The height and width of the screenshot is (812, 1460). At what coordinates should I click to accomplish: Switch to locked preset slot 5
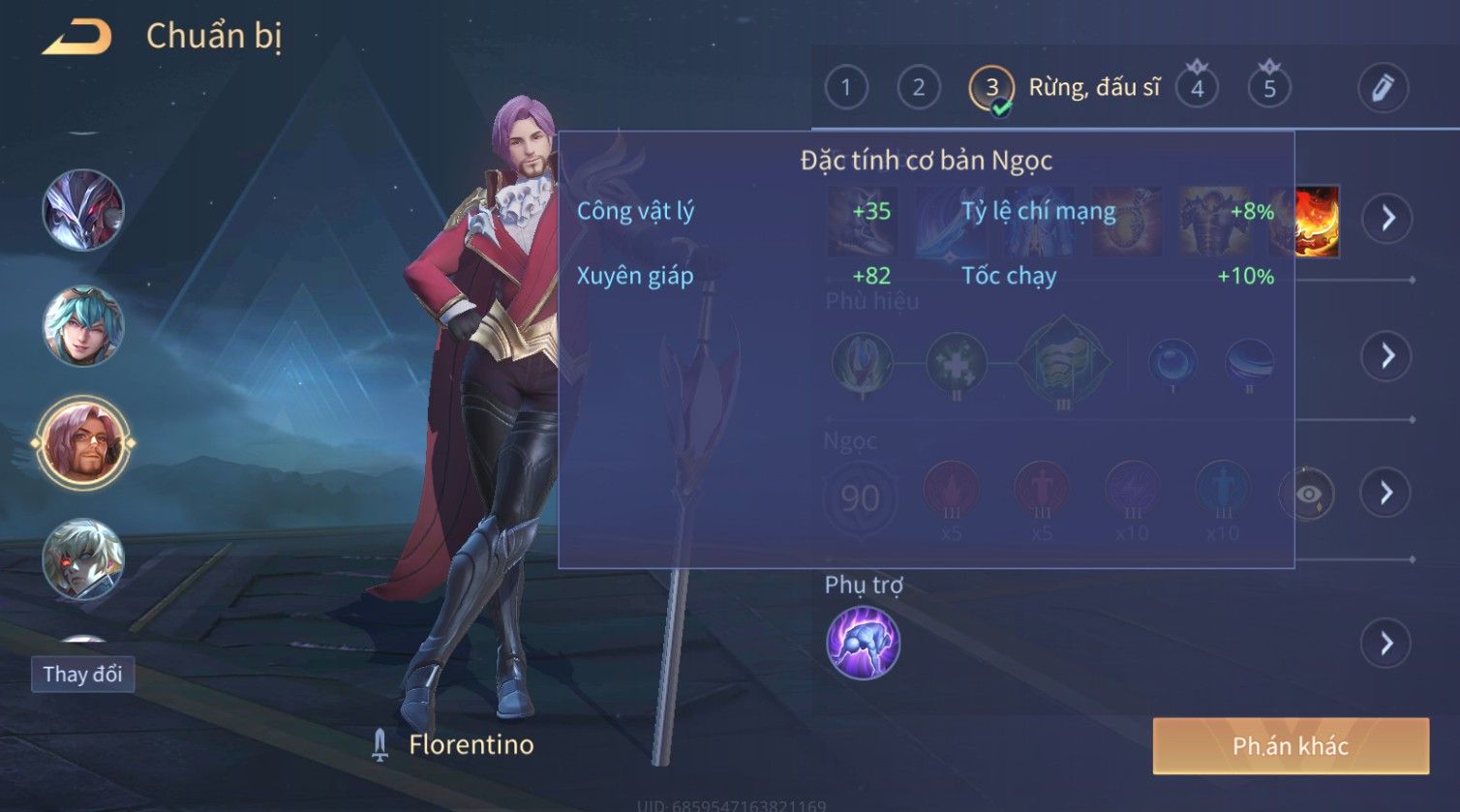[1269, 88]
